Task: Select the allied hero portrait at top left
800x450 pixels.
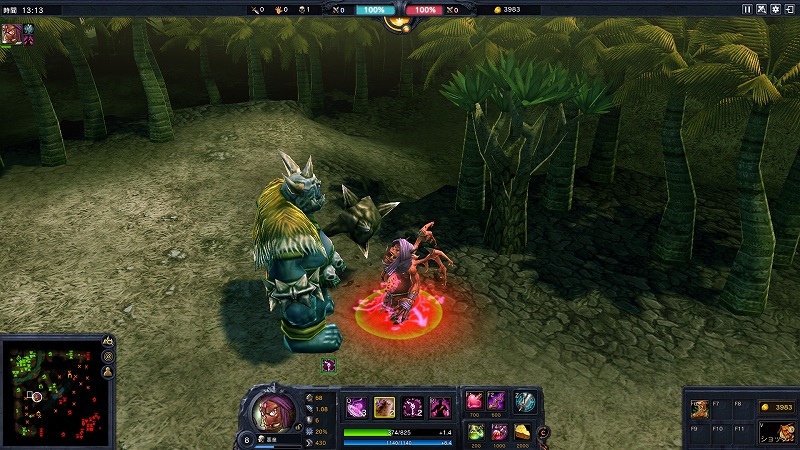Action: click(12, 31)
